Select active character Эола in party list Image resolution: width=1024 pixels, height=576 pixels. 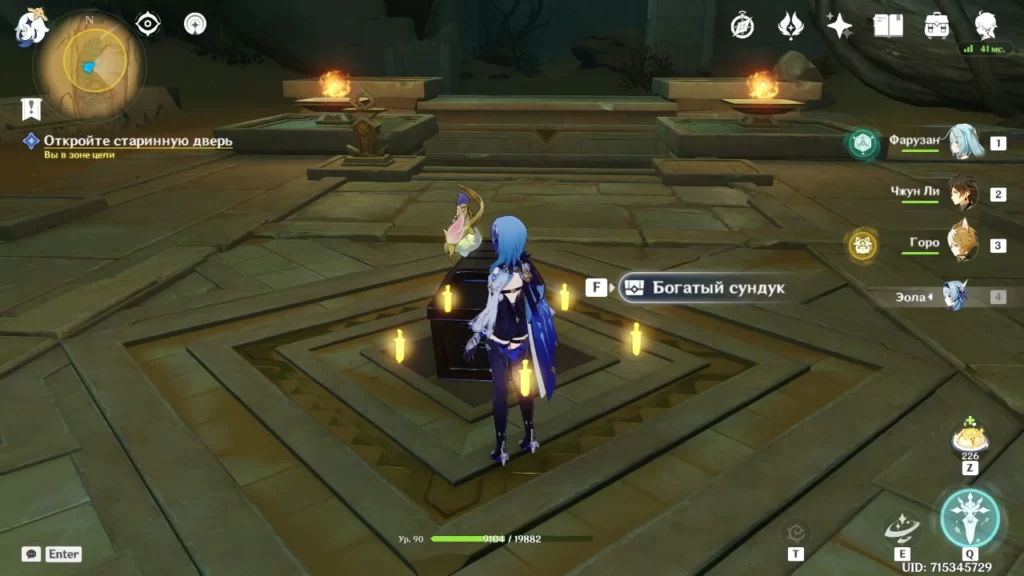coord(955,296)
